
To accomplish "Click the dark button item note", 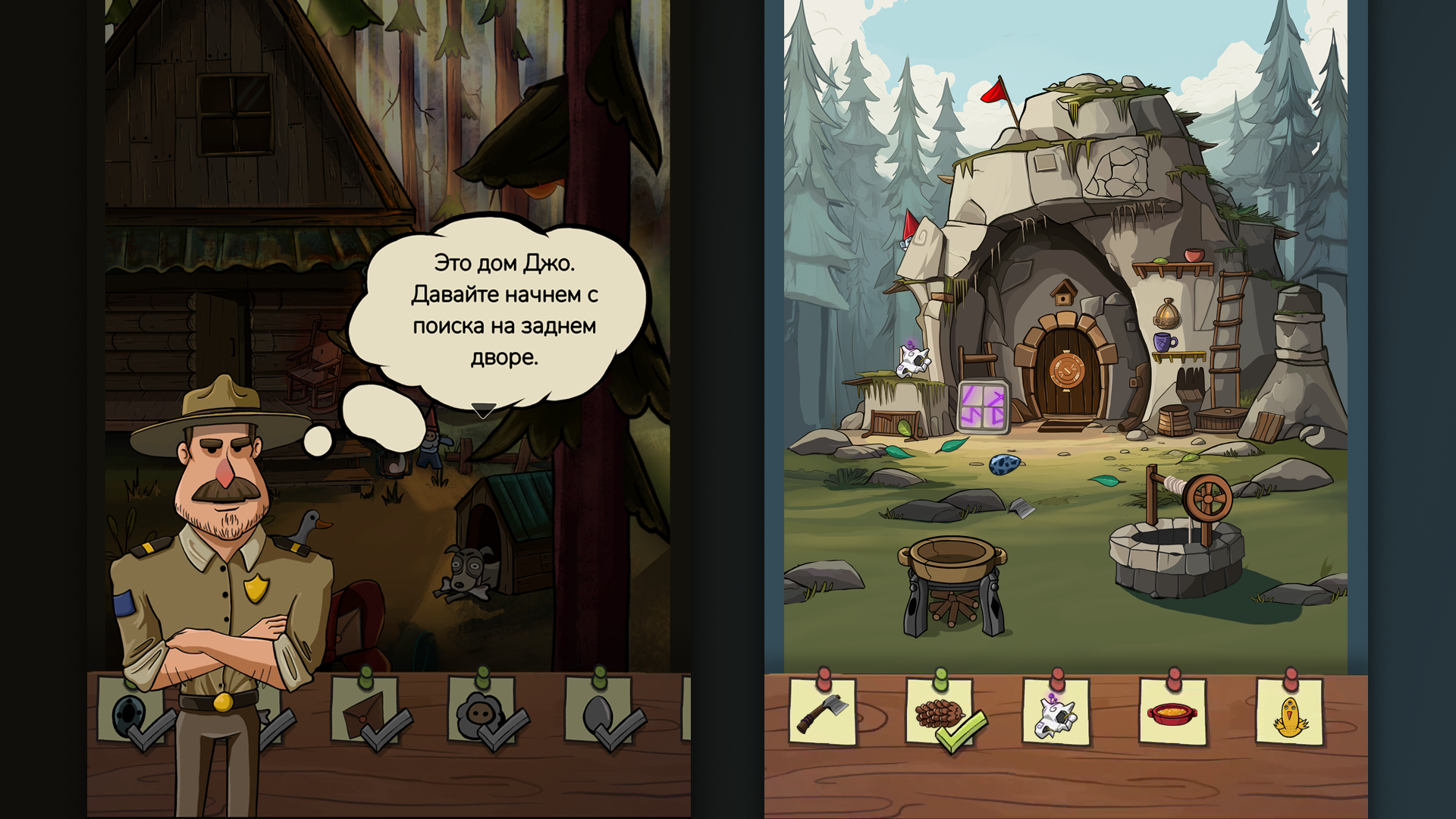I will click(130, 713).
